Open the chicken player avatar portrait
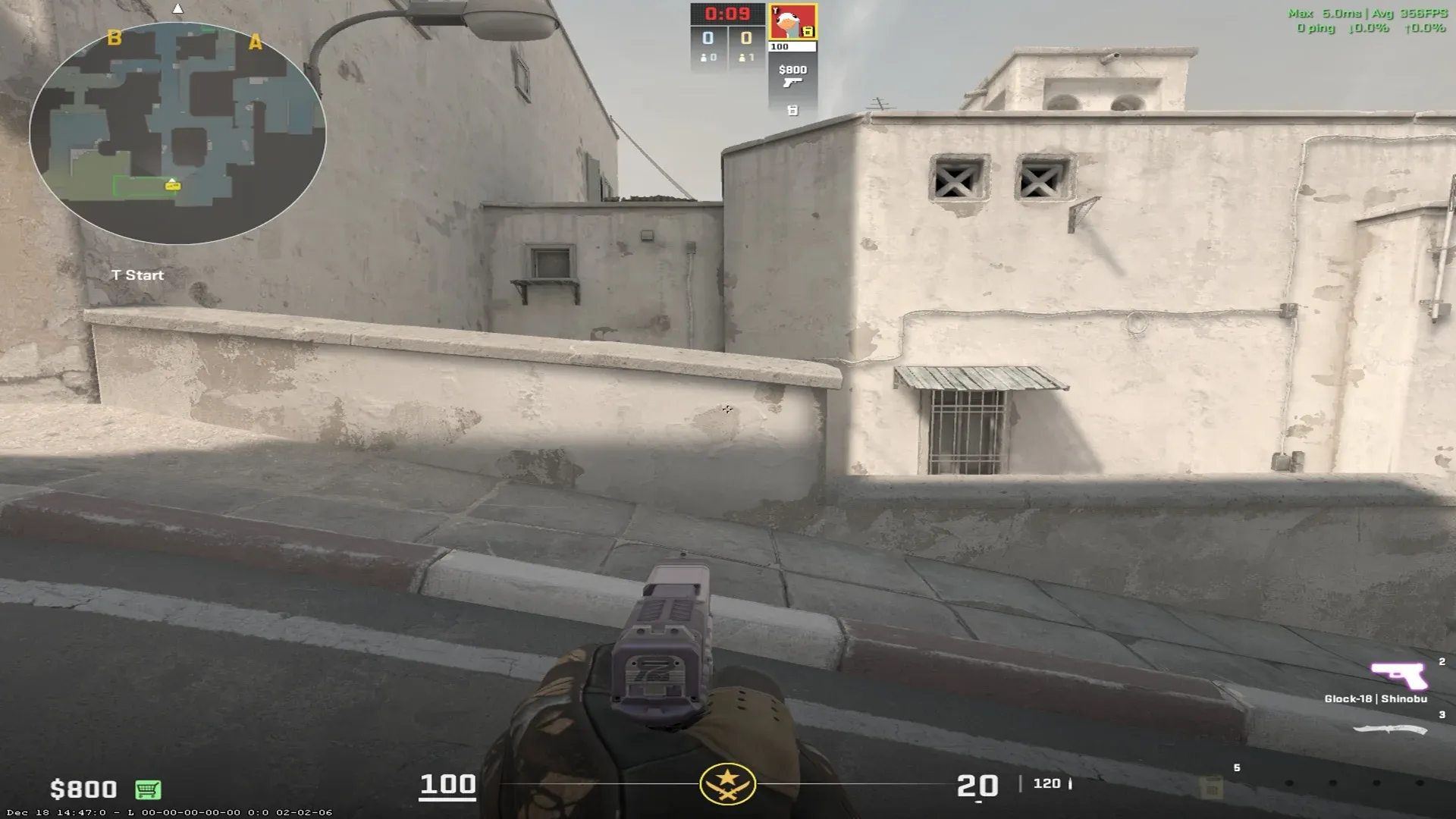 [x=791, y=21]
